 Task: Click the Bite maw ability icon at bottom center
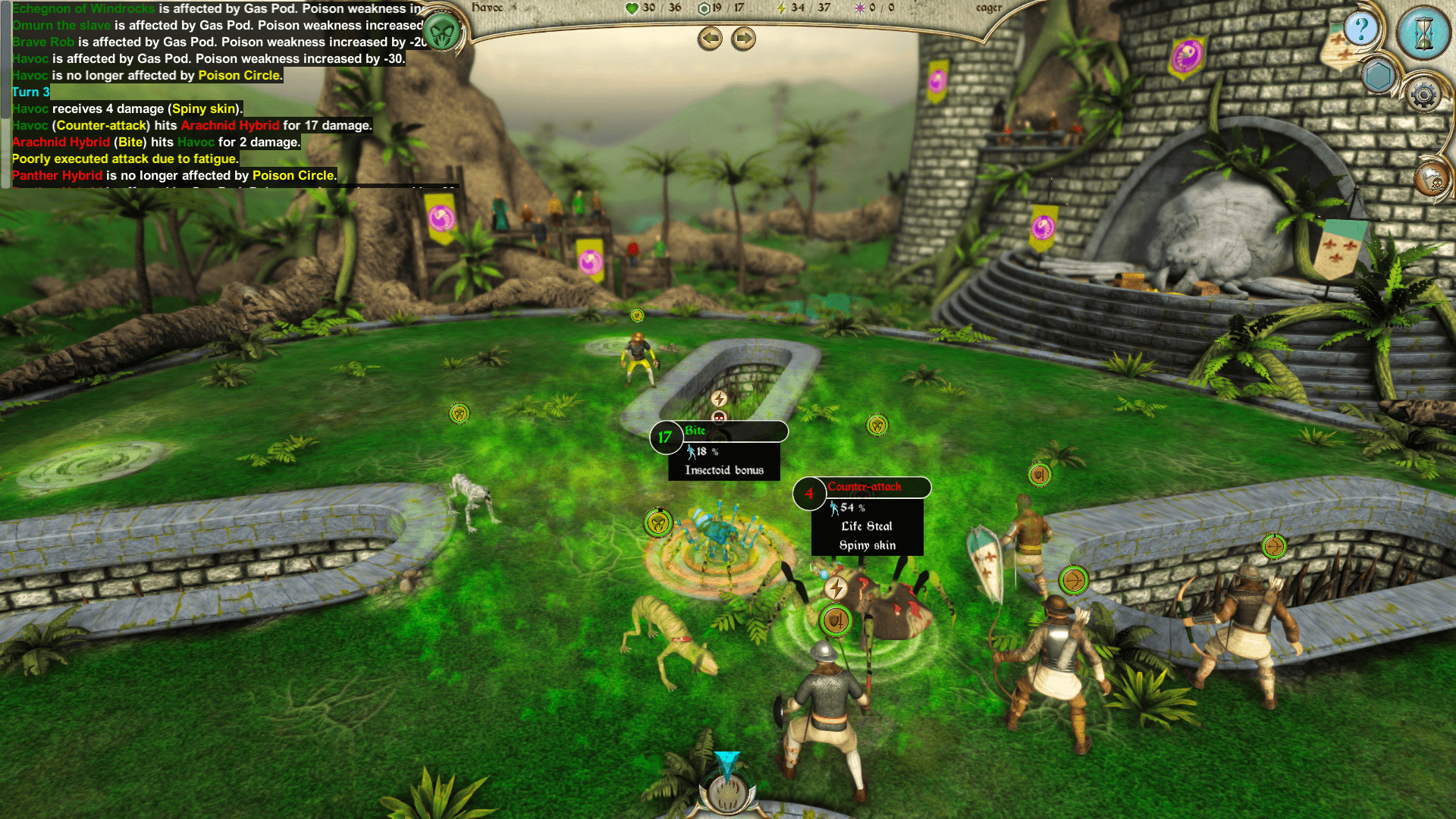tap(726, 794)
